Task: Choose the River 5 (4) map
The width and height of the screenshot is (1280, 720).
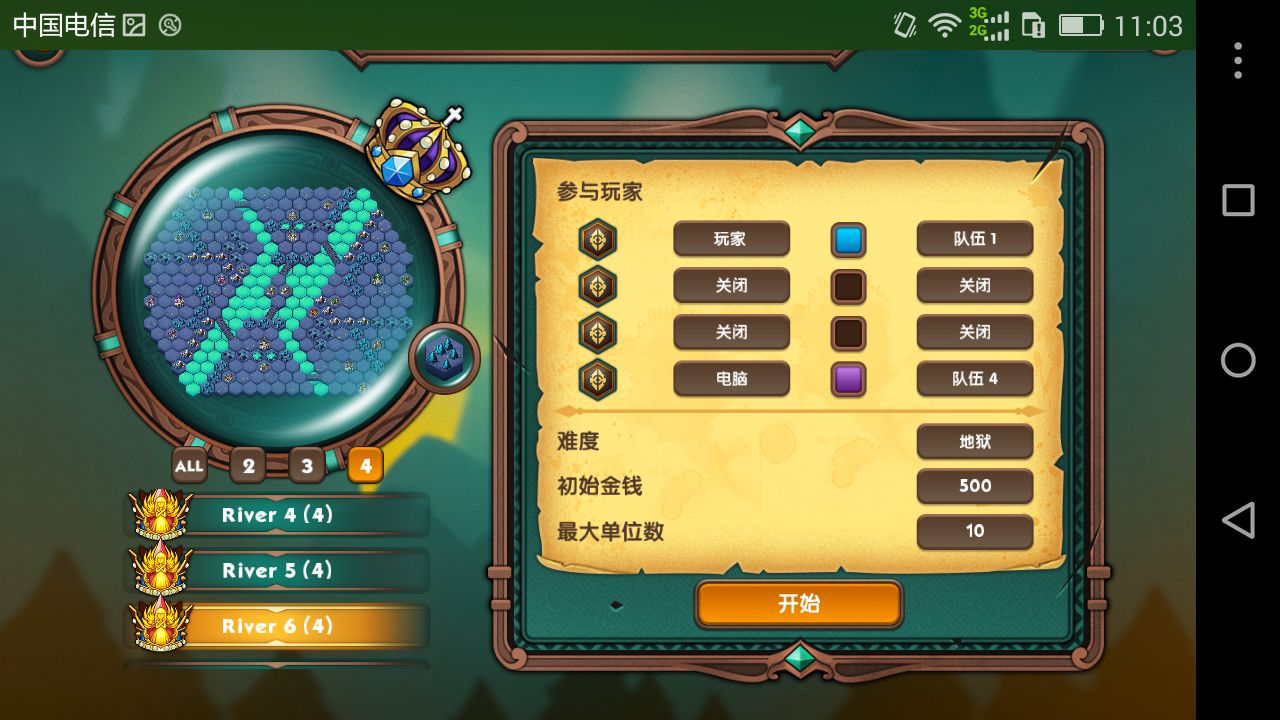Action: 277,570
